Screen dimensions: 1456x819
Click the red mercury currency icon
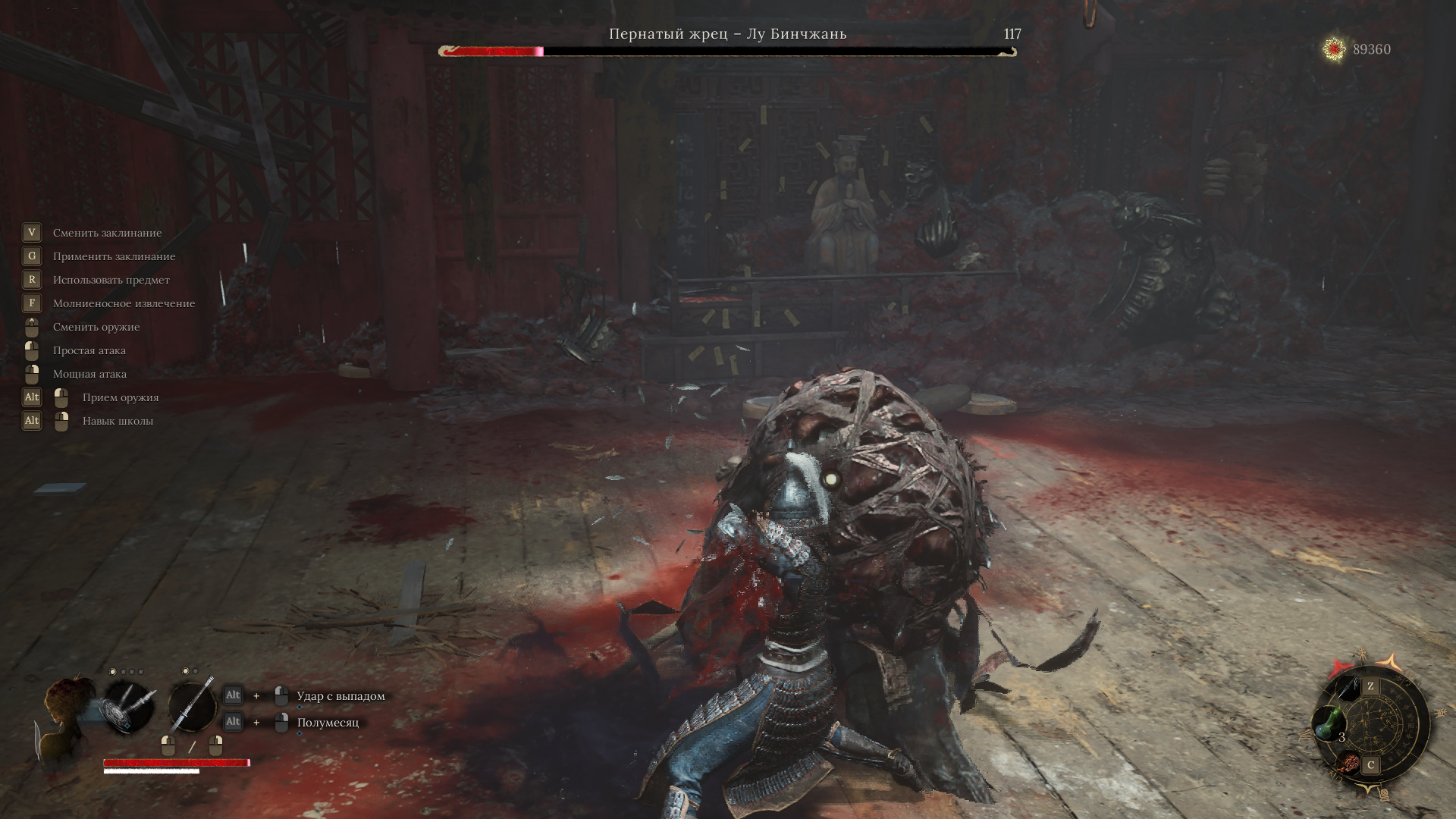[1334, 49]
